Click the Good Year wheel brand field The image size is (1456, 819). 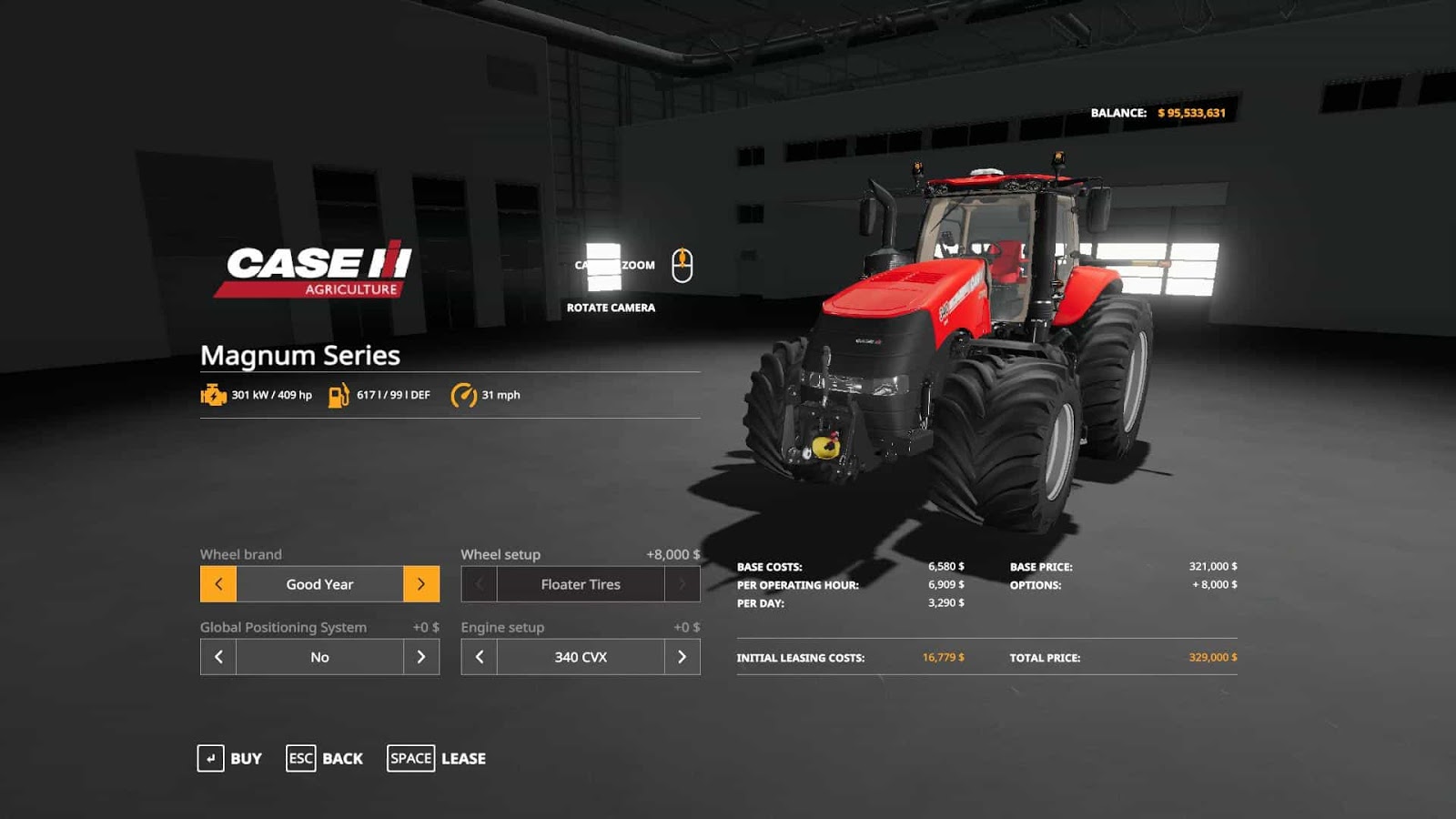pyautogui.click(x=318, y=584)
